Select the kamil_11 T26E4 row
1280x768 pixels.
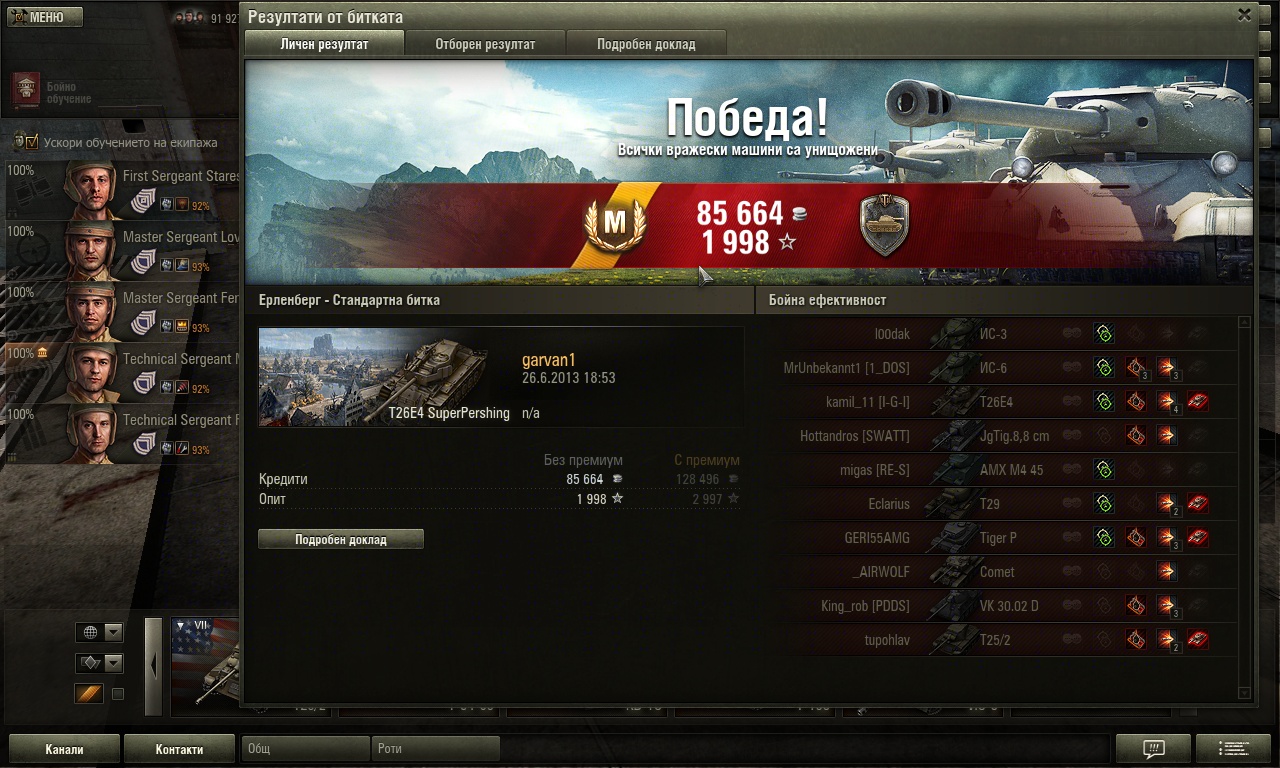(1000, 402)
